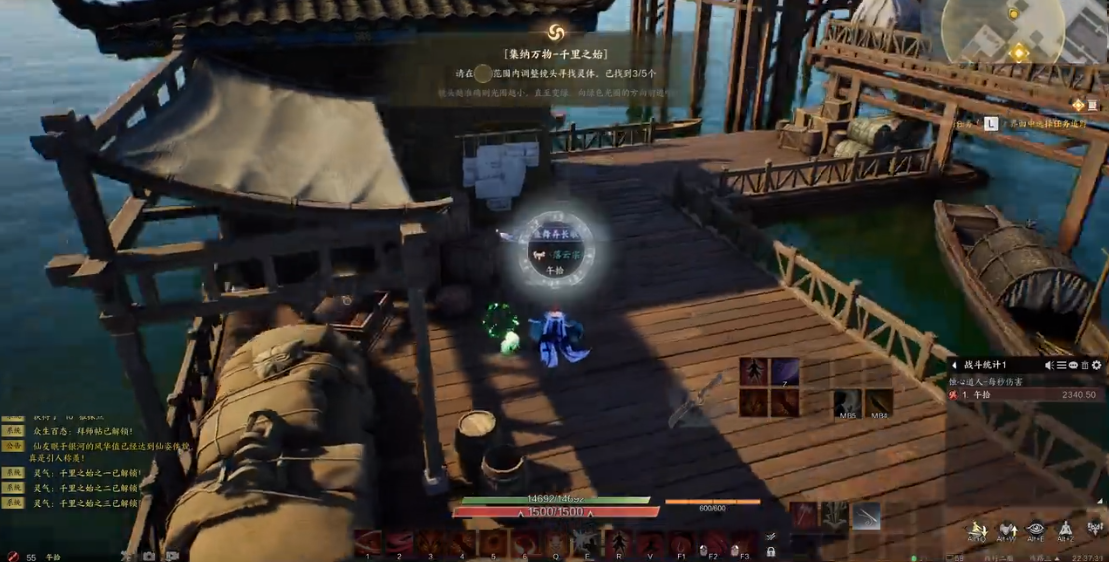
Task: Activate the skill labeled MB5
Action: [848, 403]
